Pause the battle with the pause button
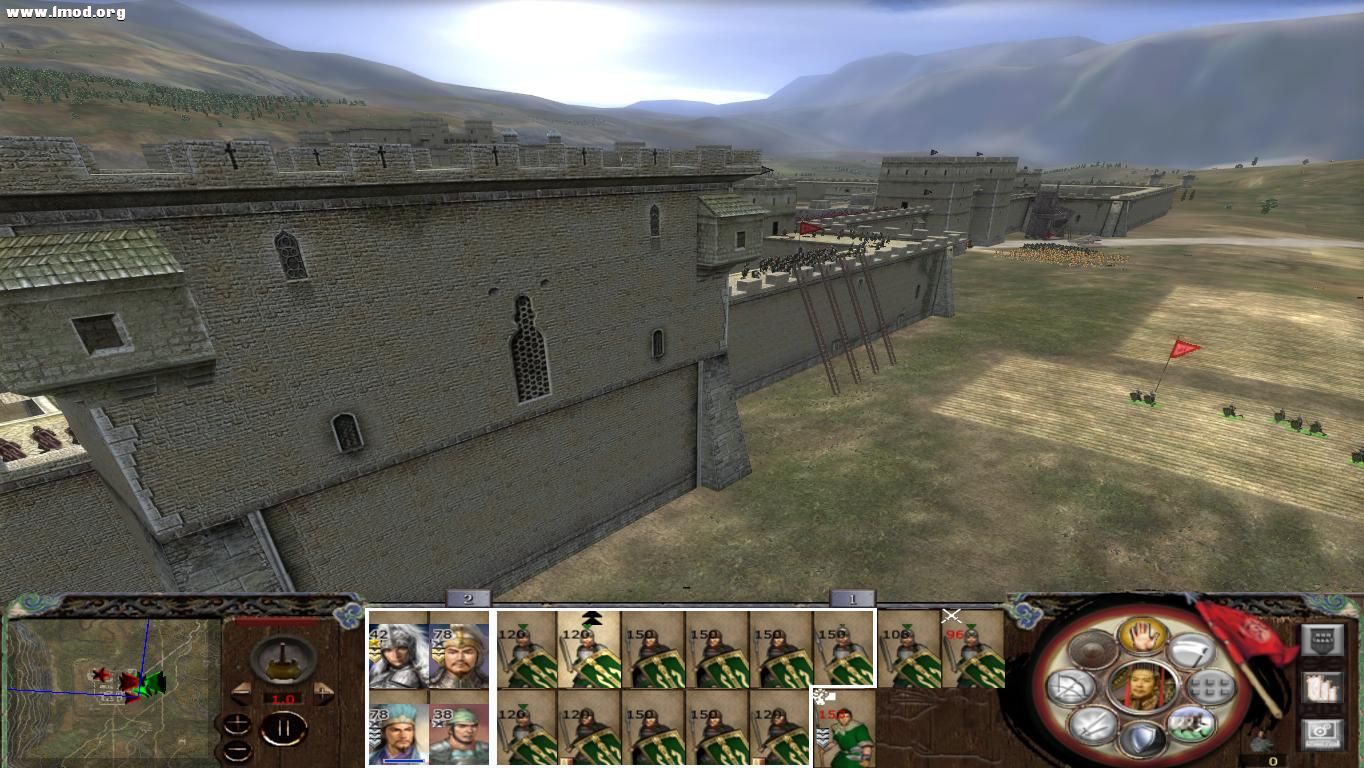This screenshot has width=1364, height=768. pyautogui.click(x=283, y=729)
